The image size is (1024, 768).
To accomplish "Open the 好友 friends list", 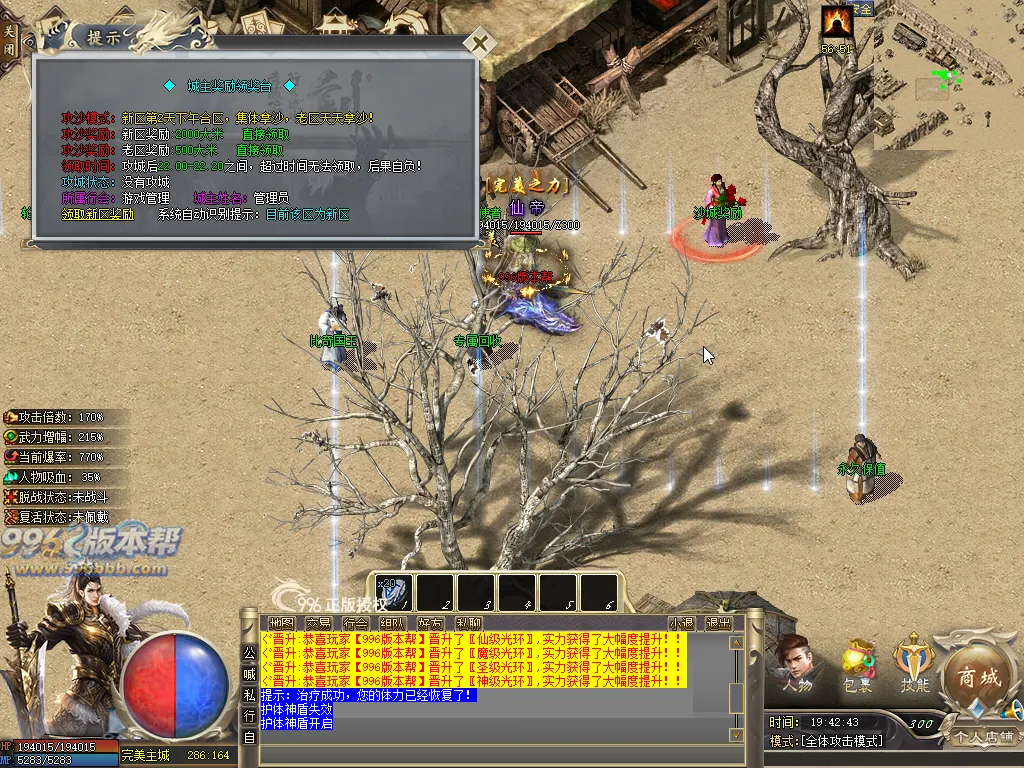I will point(430,623).
